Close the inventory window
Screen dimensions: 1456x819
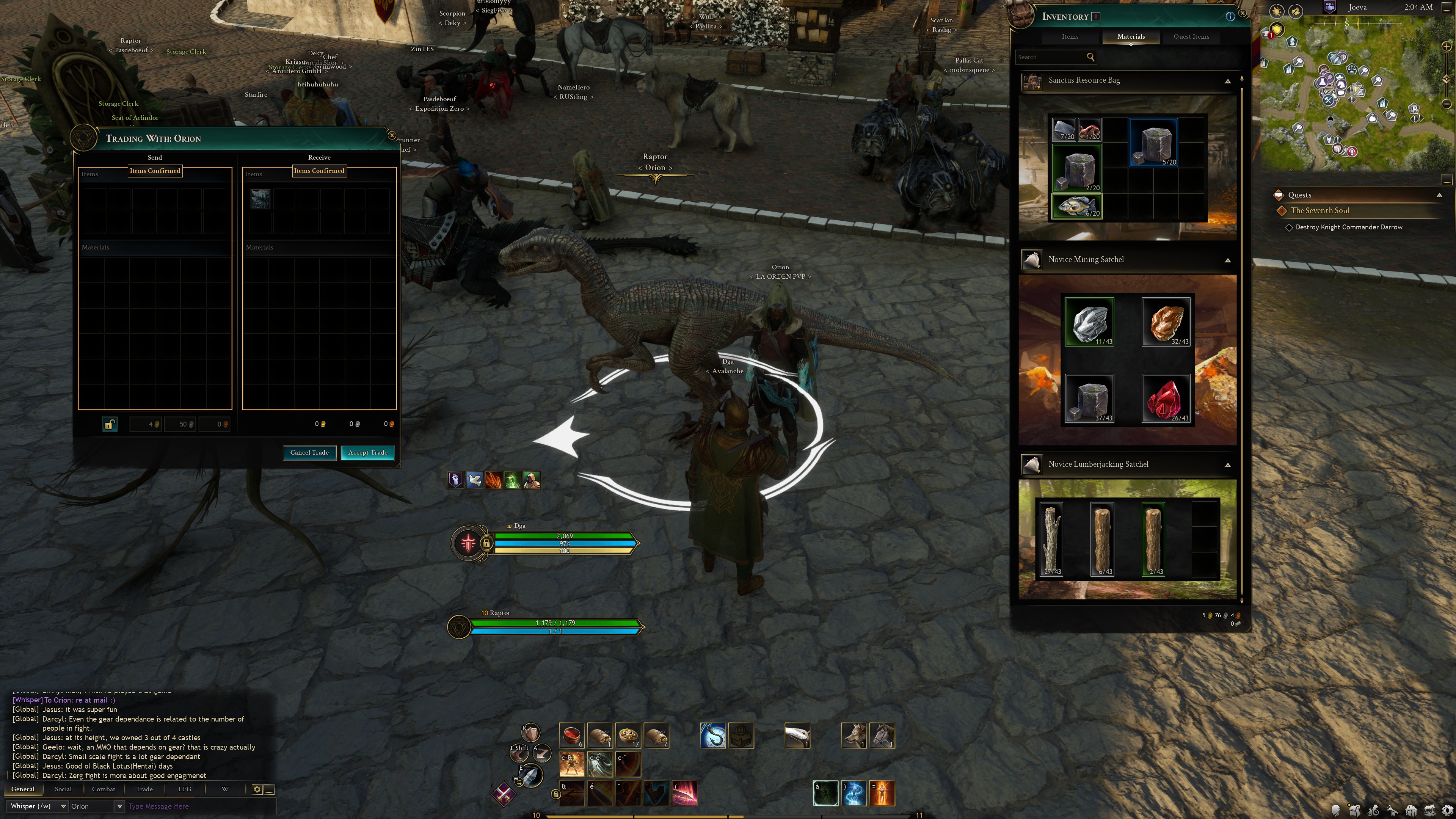click(1242, 13)
